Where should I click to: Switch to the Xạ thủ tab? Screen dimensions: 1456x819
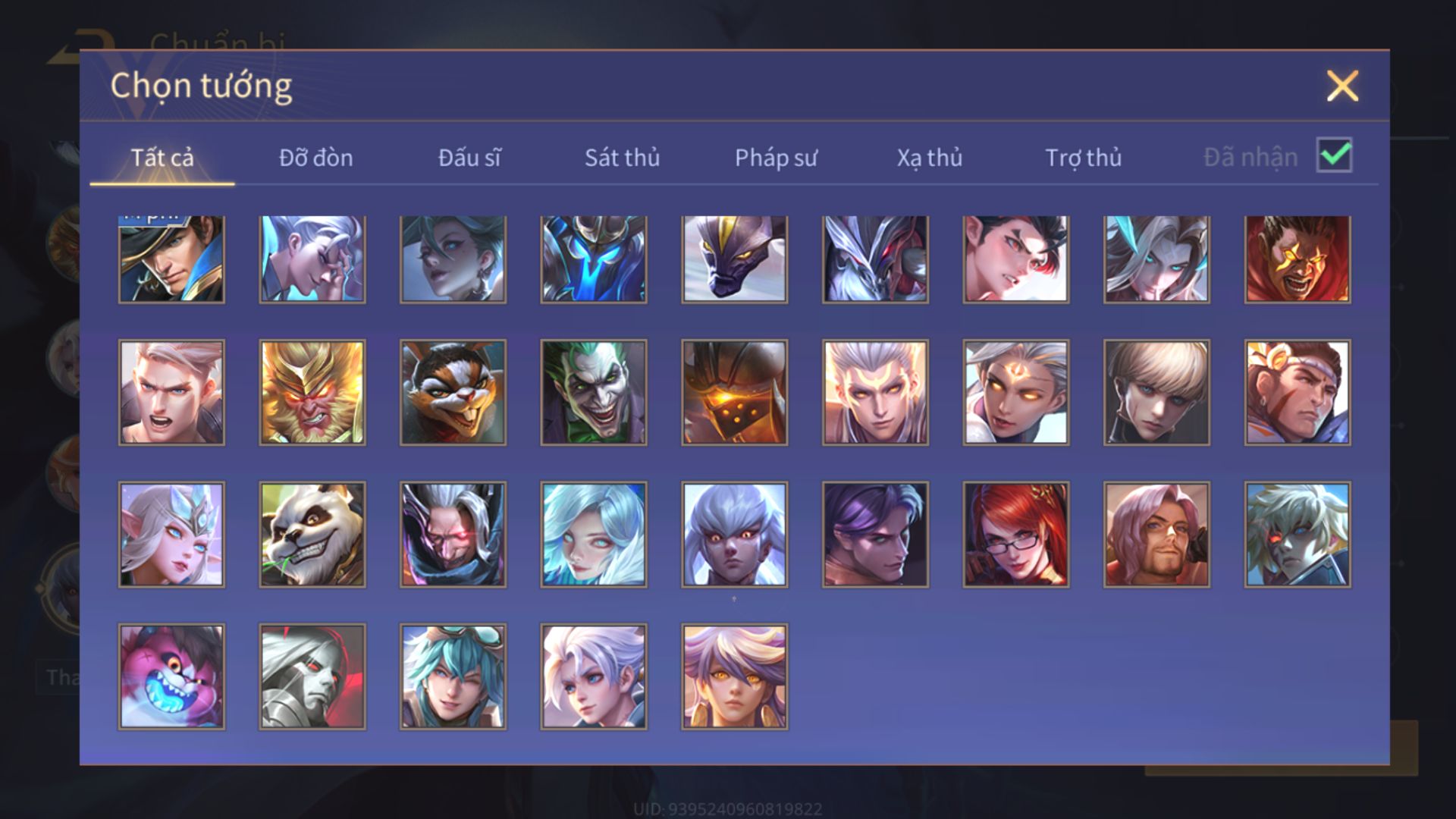930,158
